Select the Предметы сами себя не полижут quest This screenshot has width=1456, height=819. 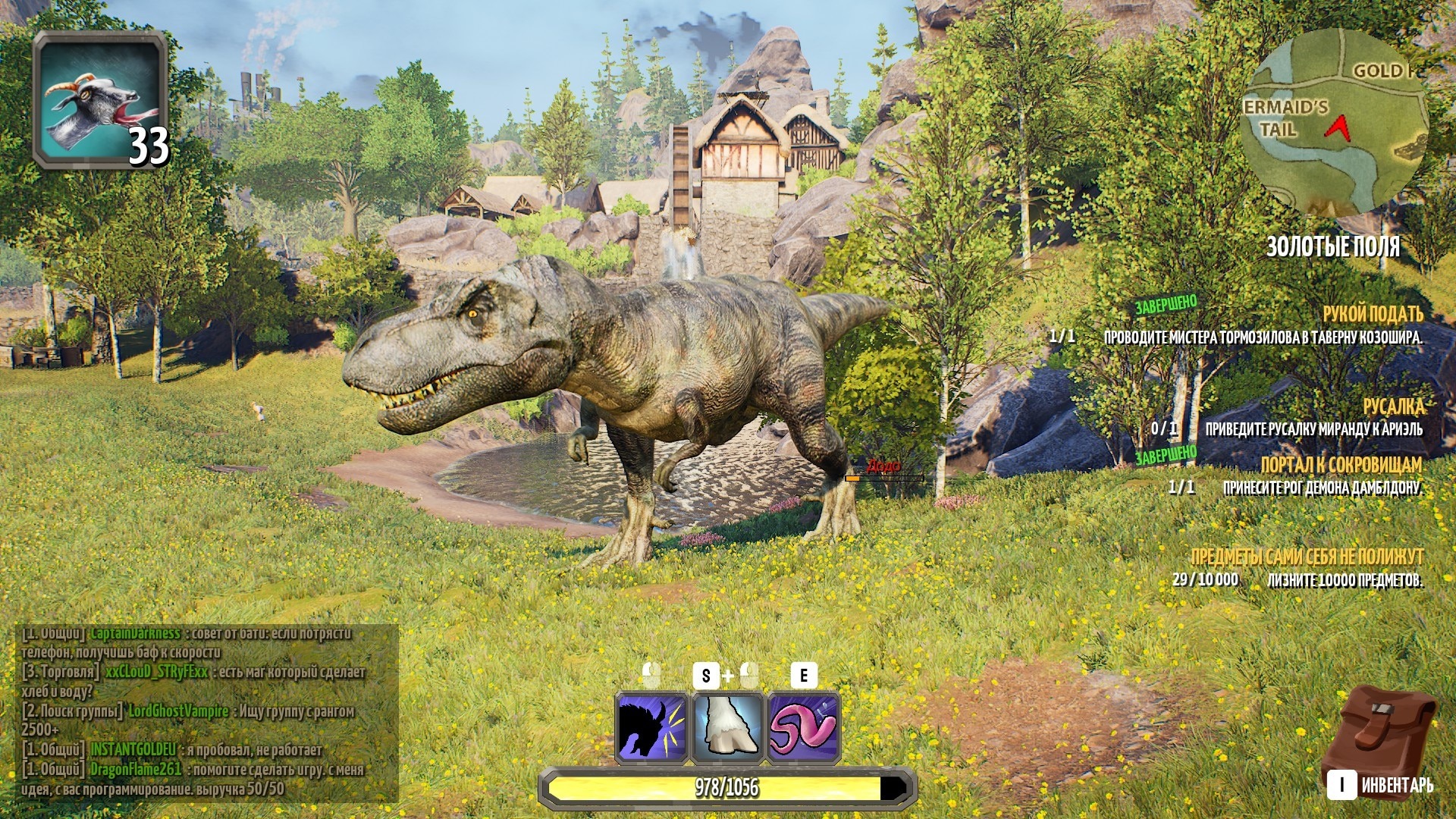(1307, 557)
